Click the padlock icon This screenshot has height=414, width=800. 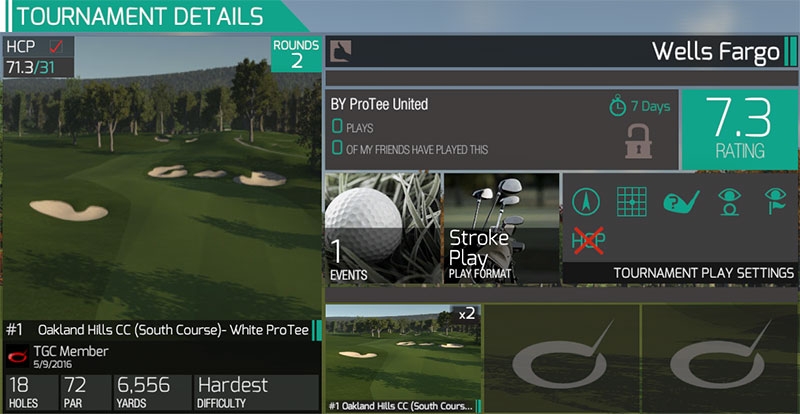pyautogui.click(x=638, y=141)
